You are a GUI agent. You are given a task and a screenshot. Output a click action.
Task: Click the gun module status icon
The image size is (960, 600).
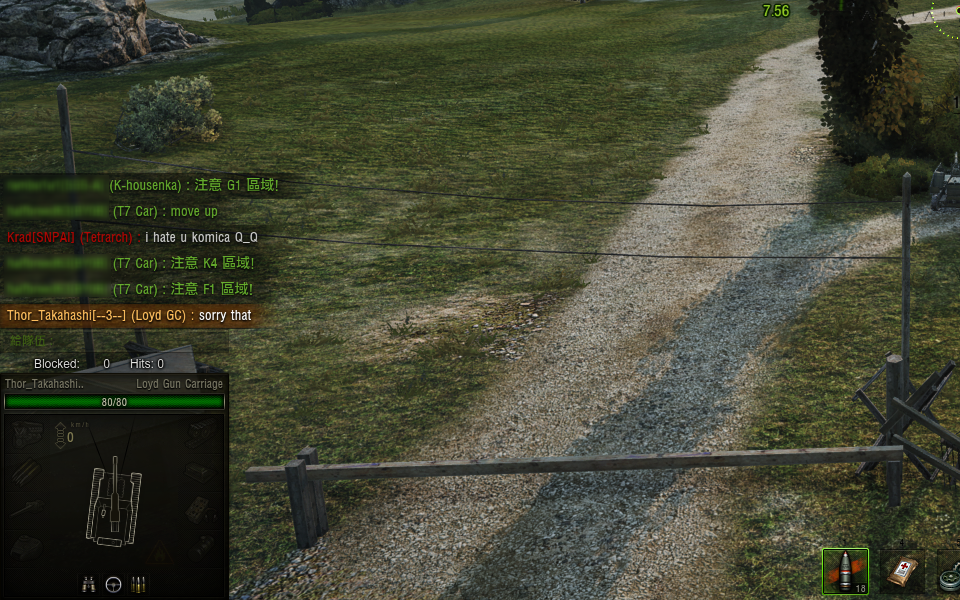click(x=27, y=508)
